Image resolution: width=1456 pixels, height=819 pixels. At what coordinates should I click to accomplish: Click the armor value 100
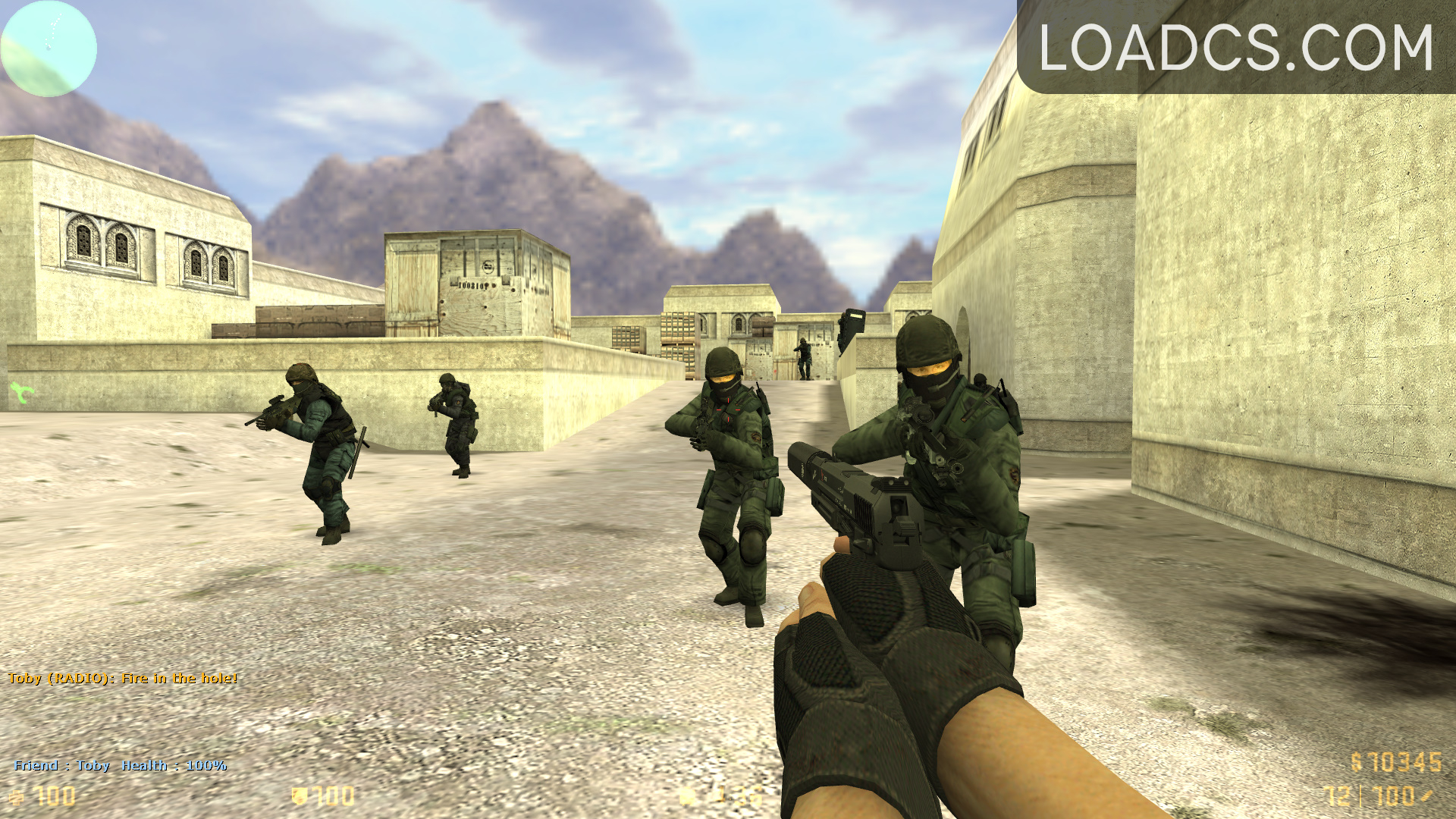[x=334, y=796]
